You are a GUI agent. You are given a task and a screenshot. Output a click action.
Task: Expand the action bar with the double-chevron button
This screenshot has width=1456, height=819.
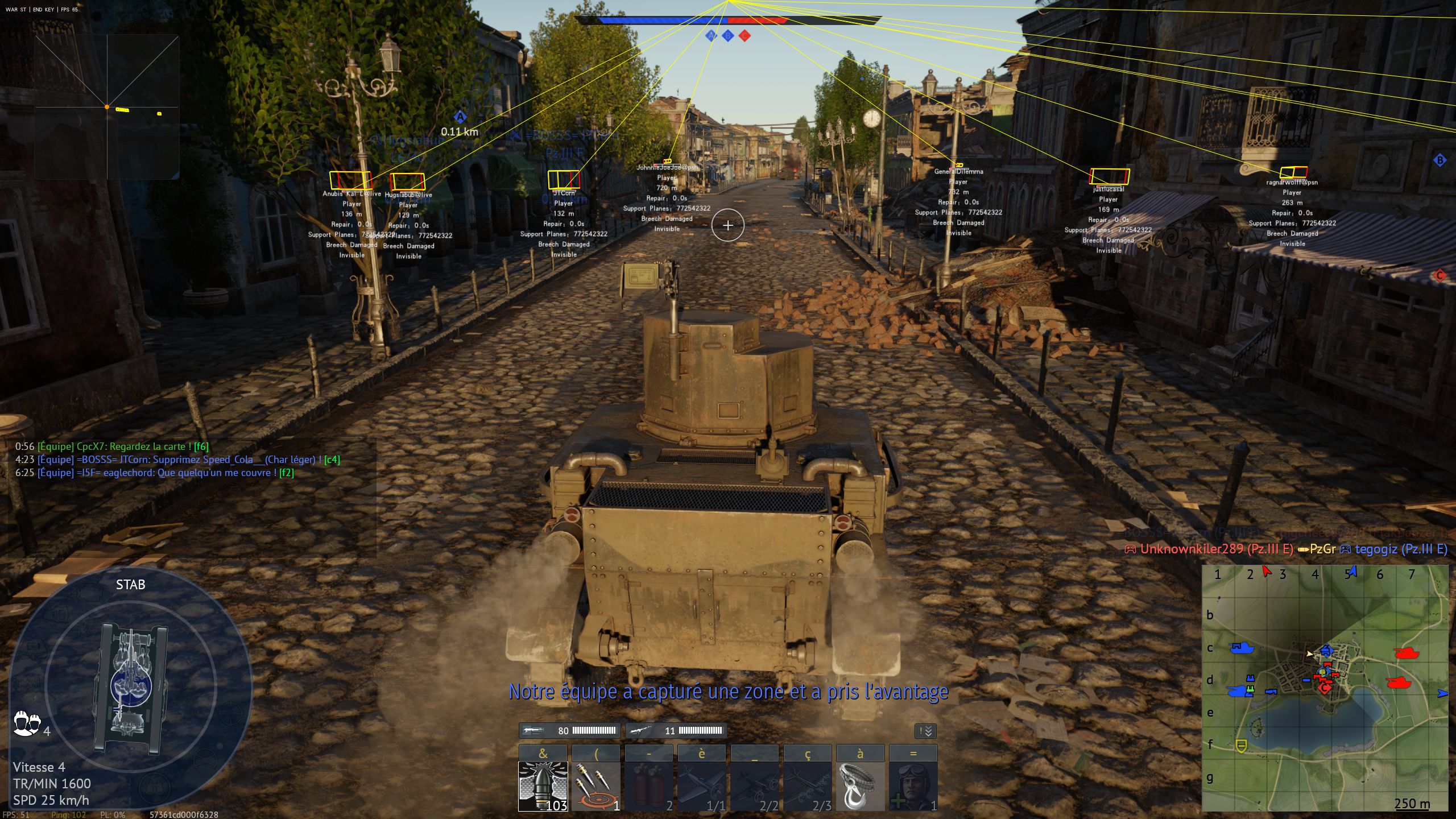point(925,731)
